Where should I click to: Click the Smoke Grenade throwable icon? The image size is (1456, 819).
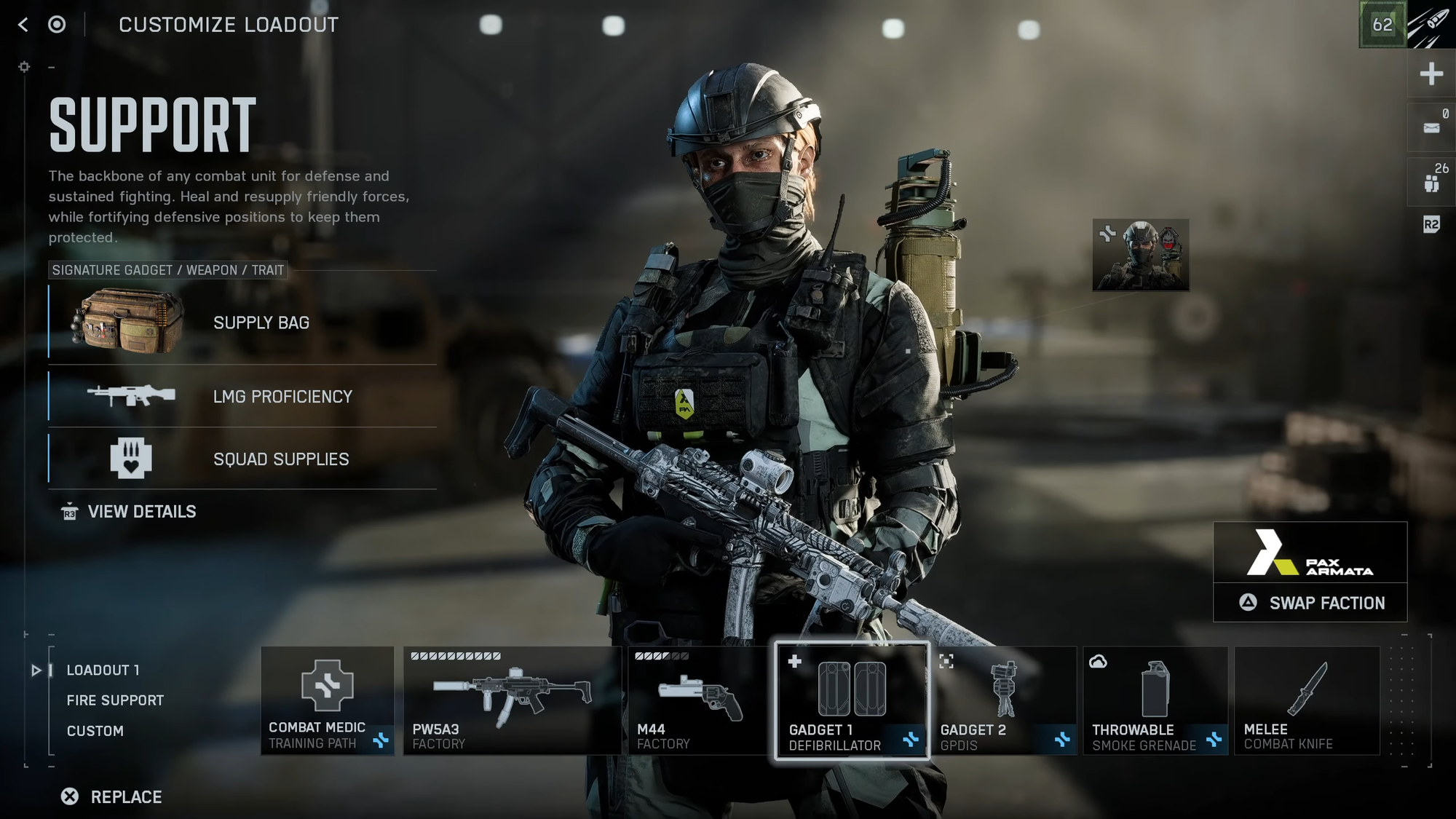(x=1155, y=688)
